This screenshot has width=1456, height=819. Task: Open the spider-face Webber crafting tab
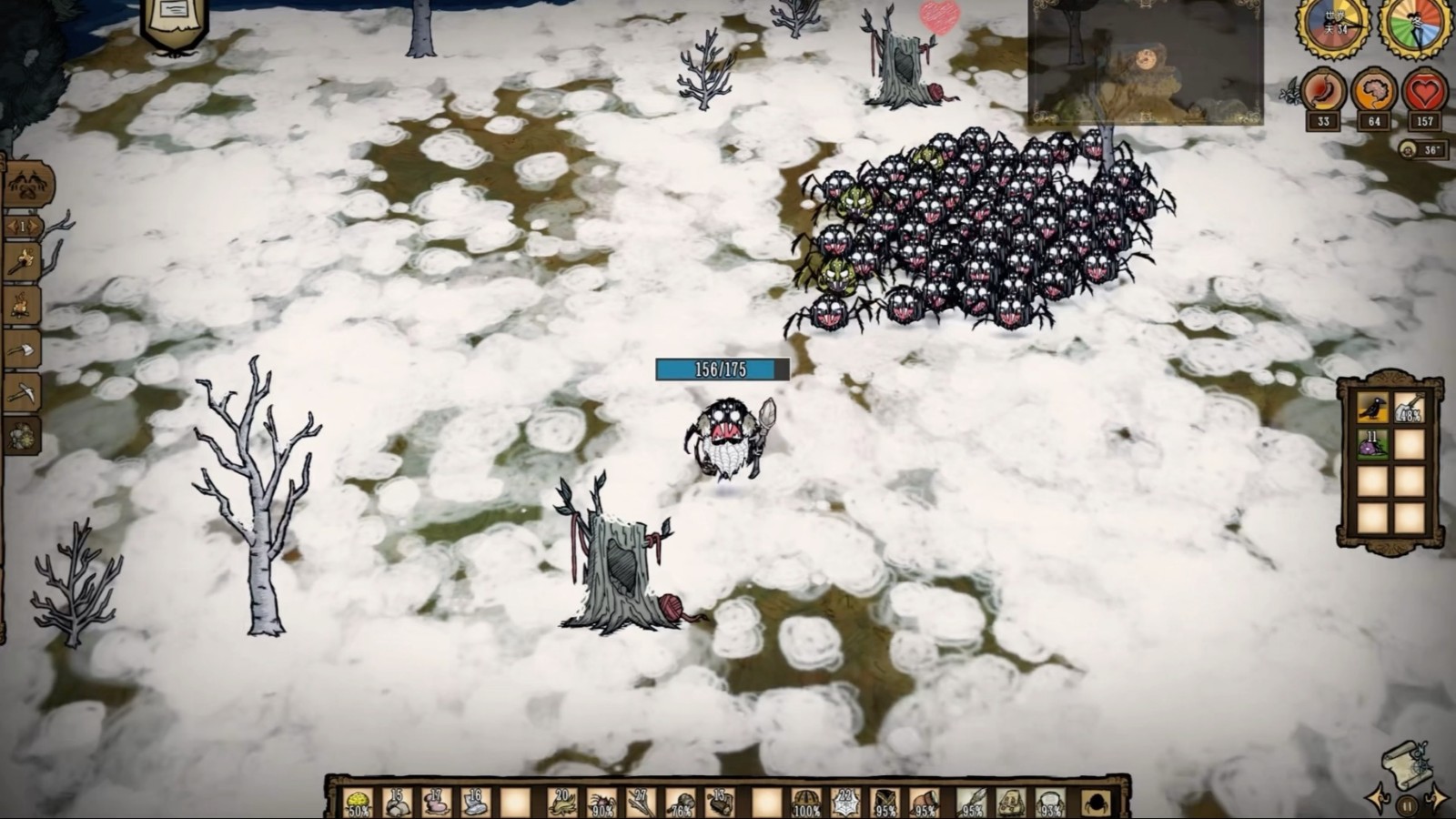[x=27, y=186]
